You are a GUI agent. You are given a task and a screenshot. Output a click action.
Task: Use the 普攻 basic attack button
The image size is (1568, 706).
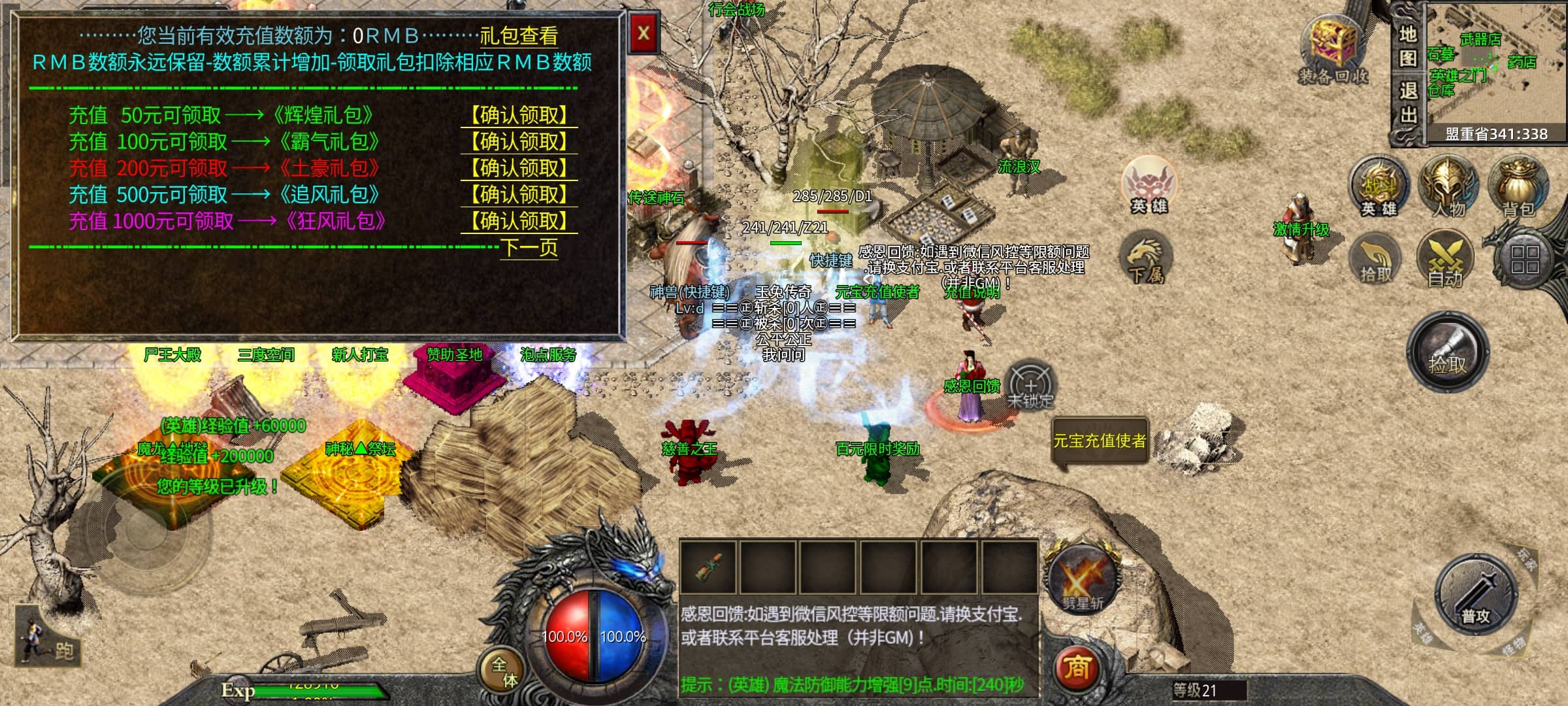point(1476,595)
